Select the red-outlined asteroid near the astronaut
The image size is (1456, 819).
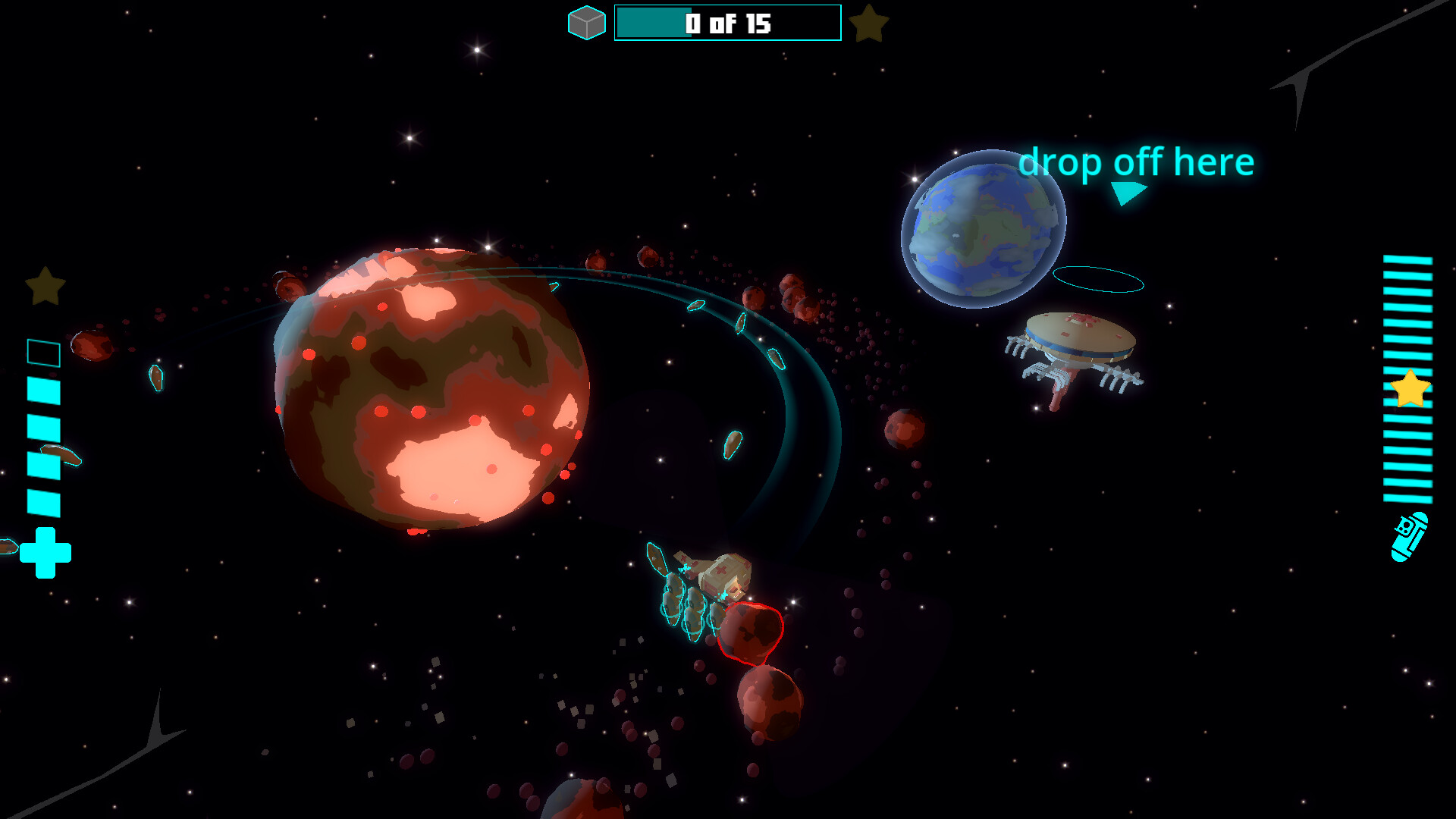(x=751, y=632)
